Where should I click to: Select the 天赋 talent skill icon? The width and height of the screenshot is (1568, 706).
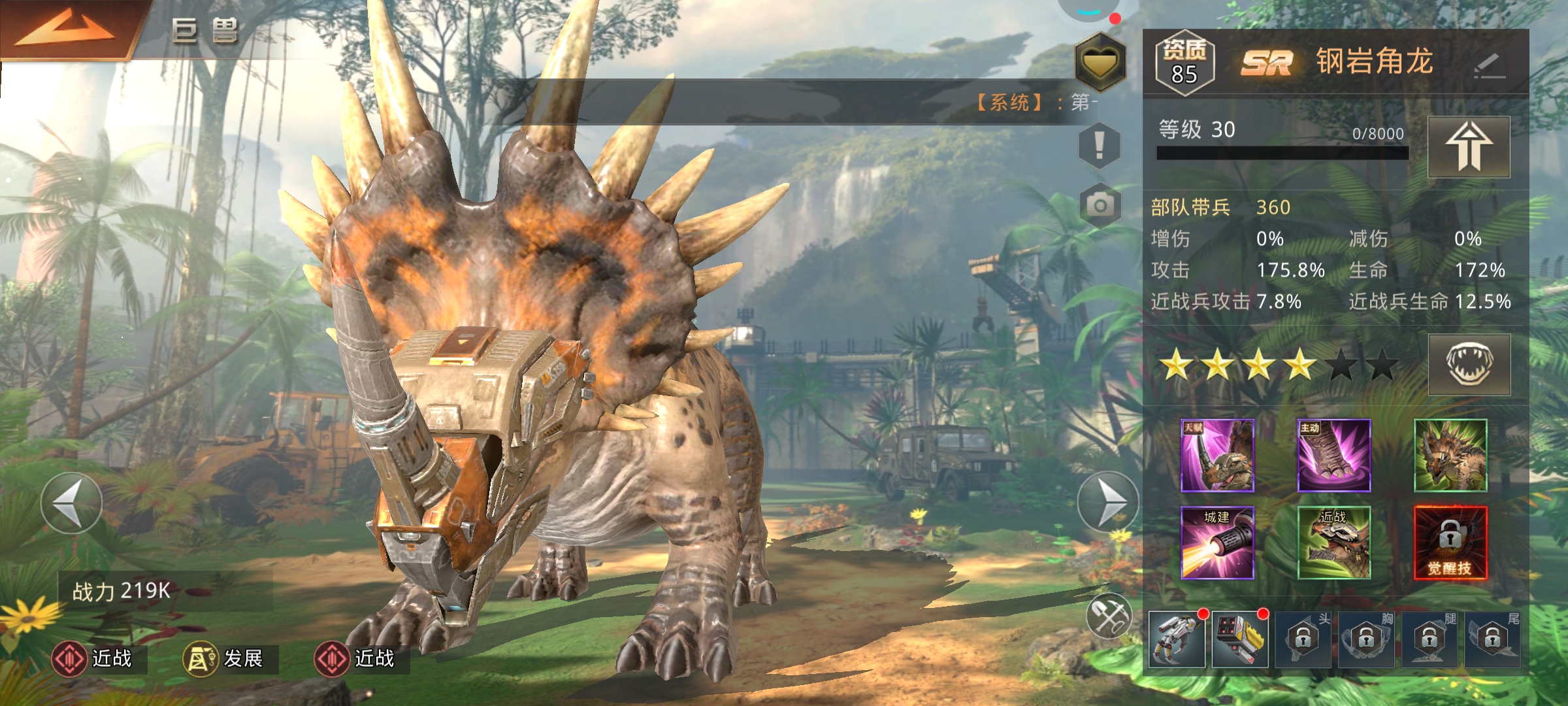(x=1217, y=456)
